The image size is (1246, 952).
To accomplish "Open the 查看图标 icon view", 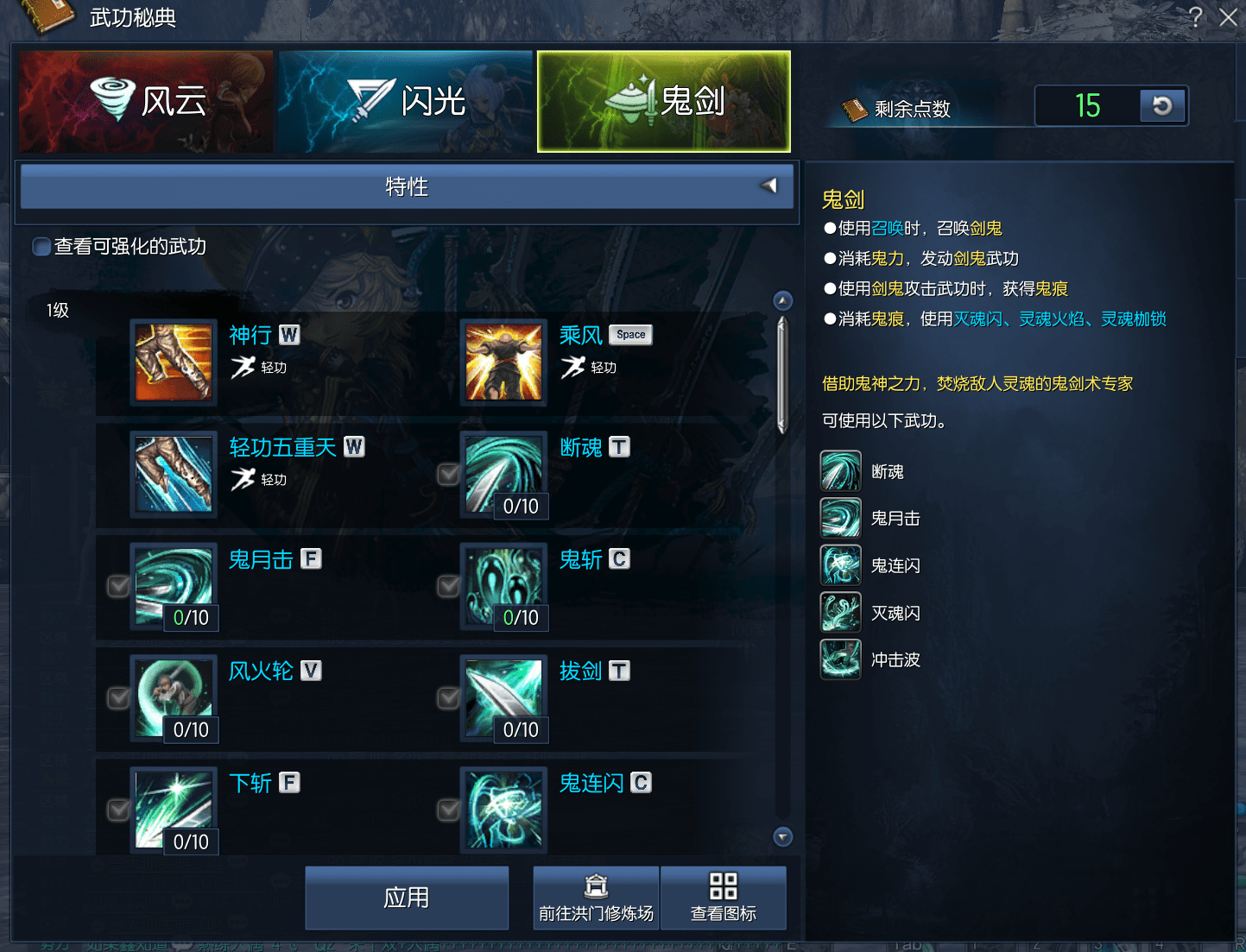I will pyautogui.click(x=723, y=898).
